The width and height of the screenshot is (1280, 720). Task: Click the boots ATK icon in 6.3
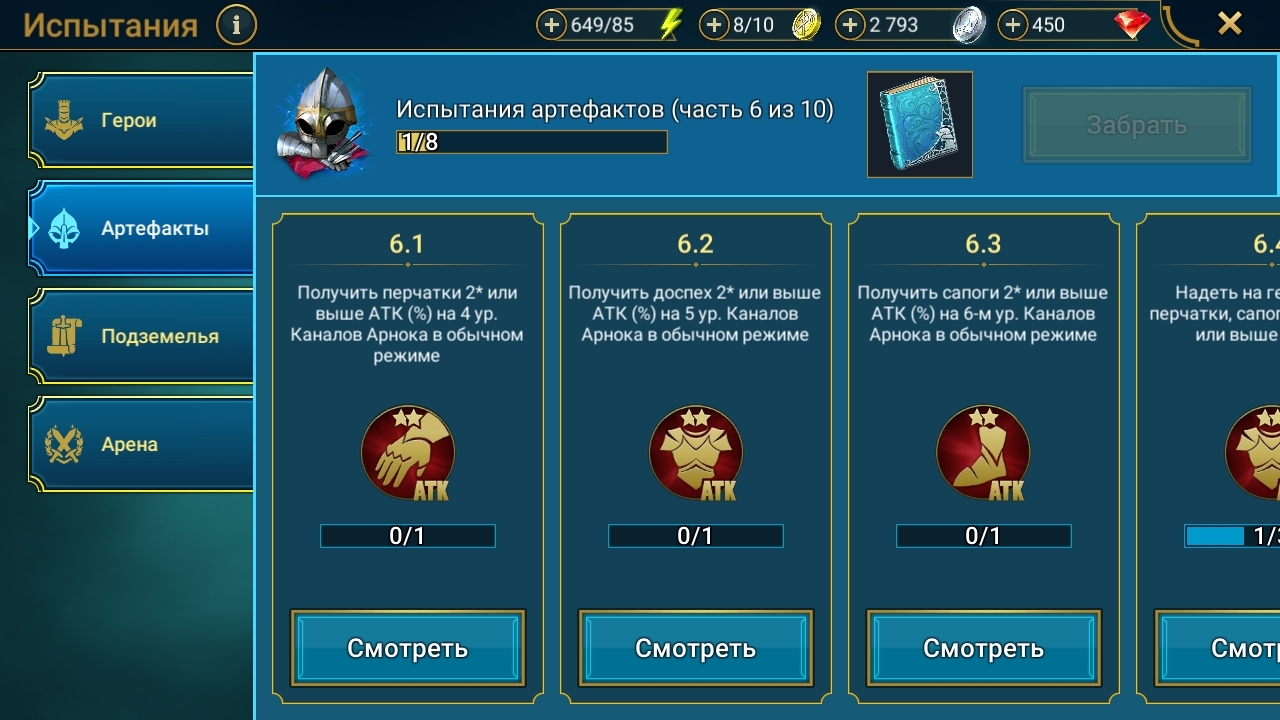(x=983, y=453)
